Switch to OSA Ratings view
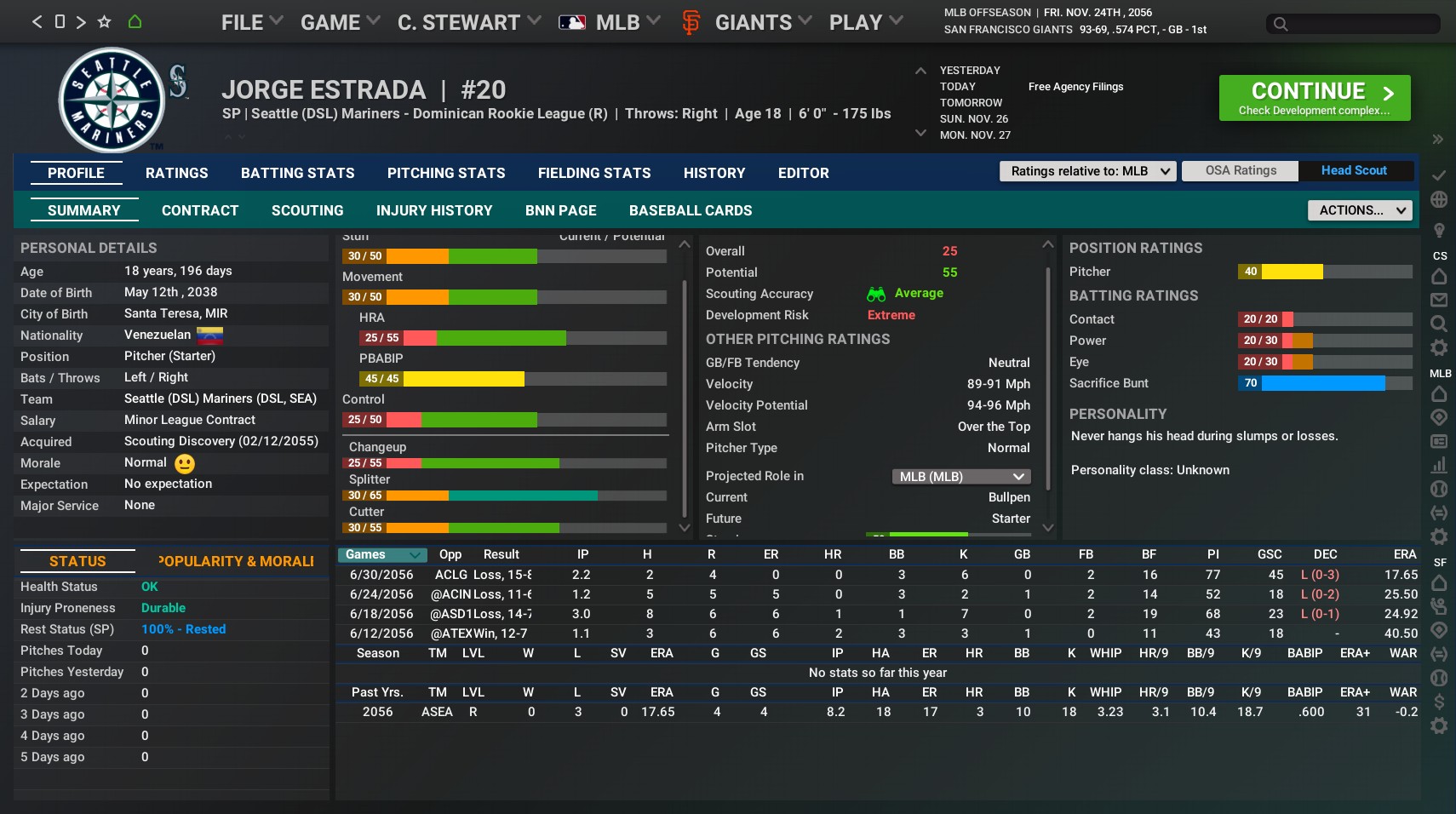Viewport: 1456px width, 814px height. [x=1240, y=170]
